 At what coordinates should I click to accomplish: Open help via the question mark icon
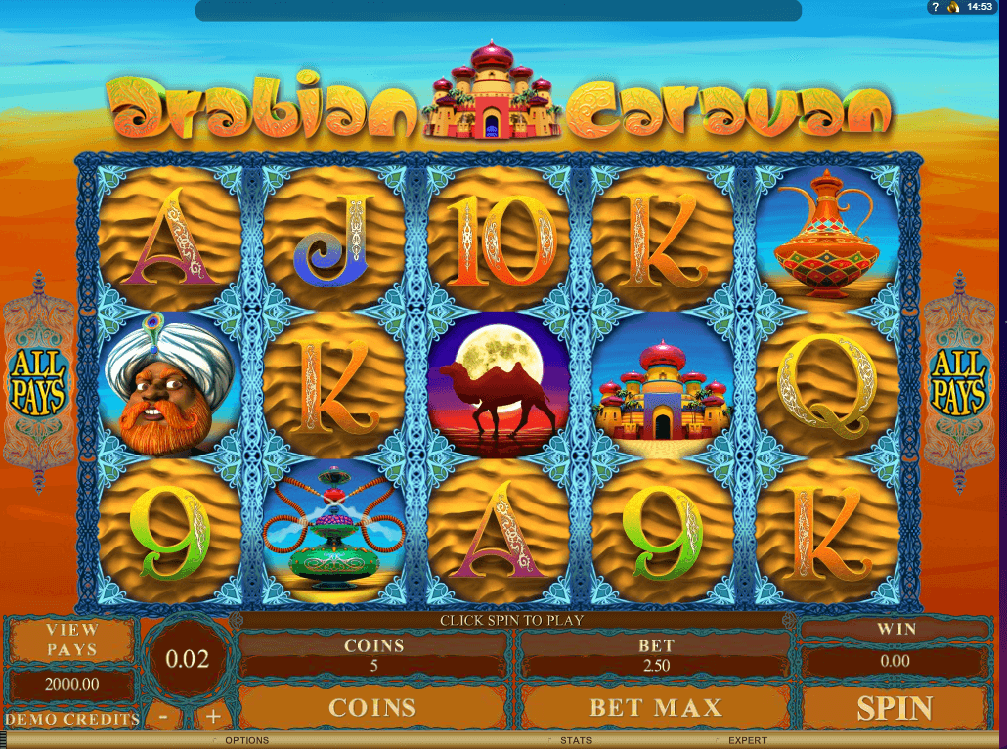pos(936,7)
